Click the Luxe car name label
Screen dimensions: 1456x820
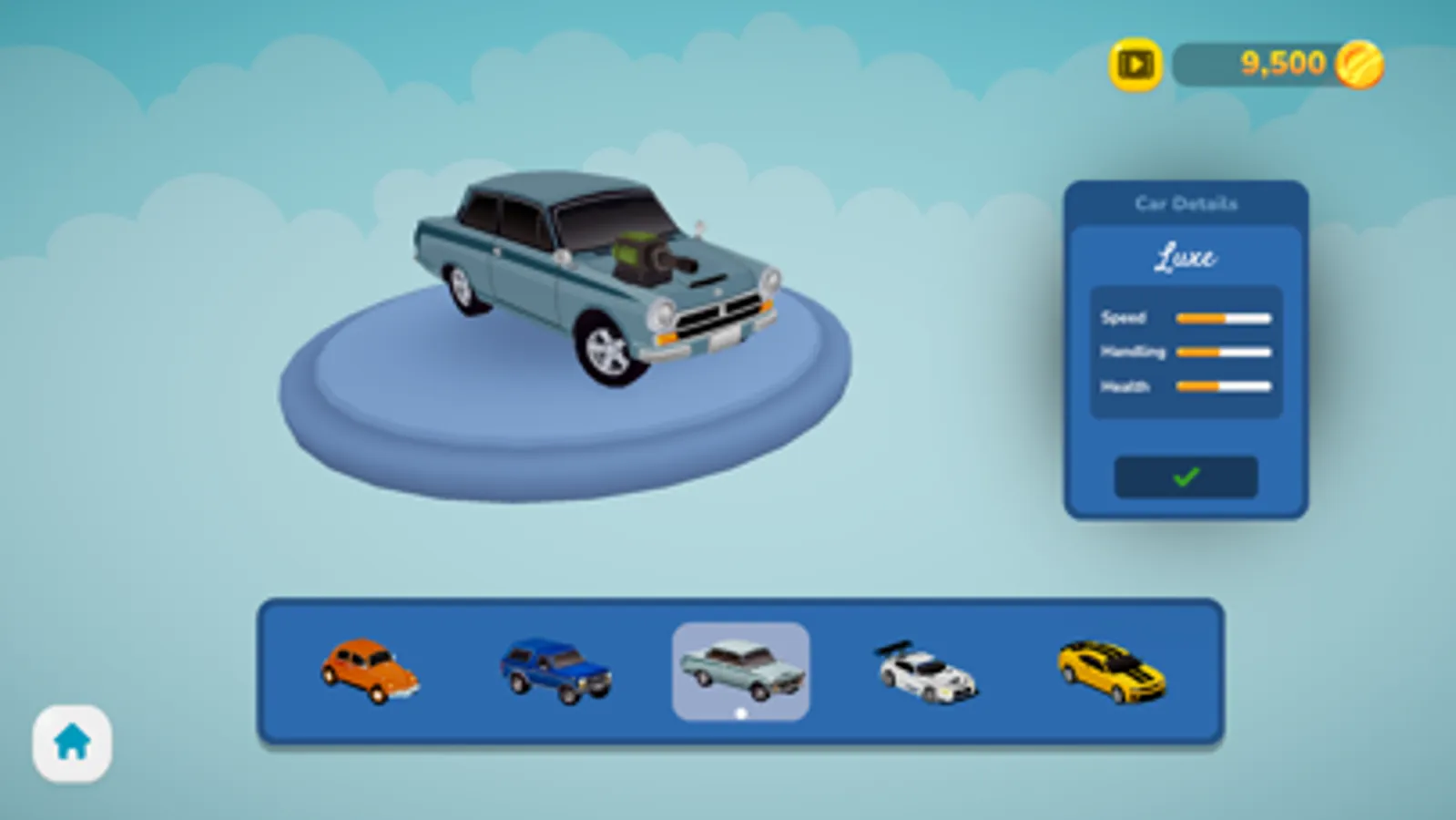pyautogui.click(x=1185, y=258)
